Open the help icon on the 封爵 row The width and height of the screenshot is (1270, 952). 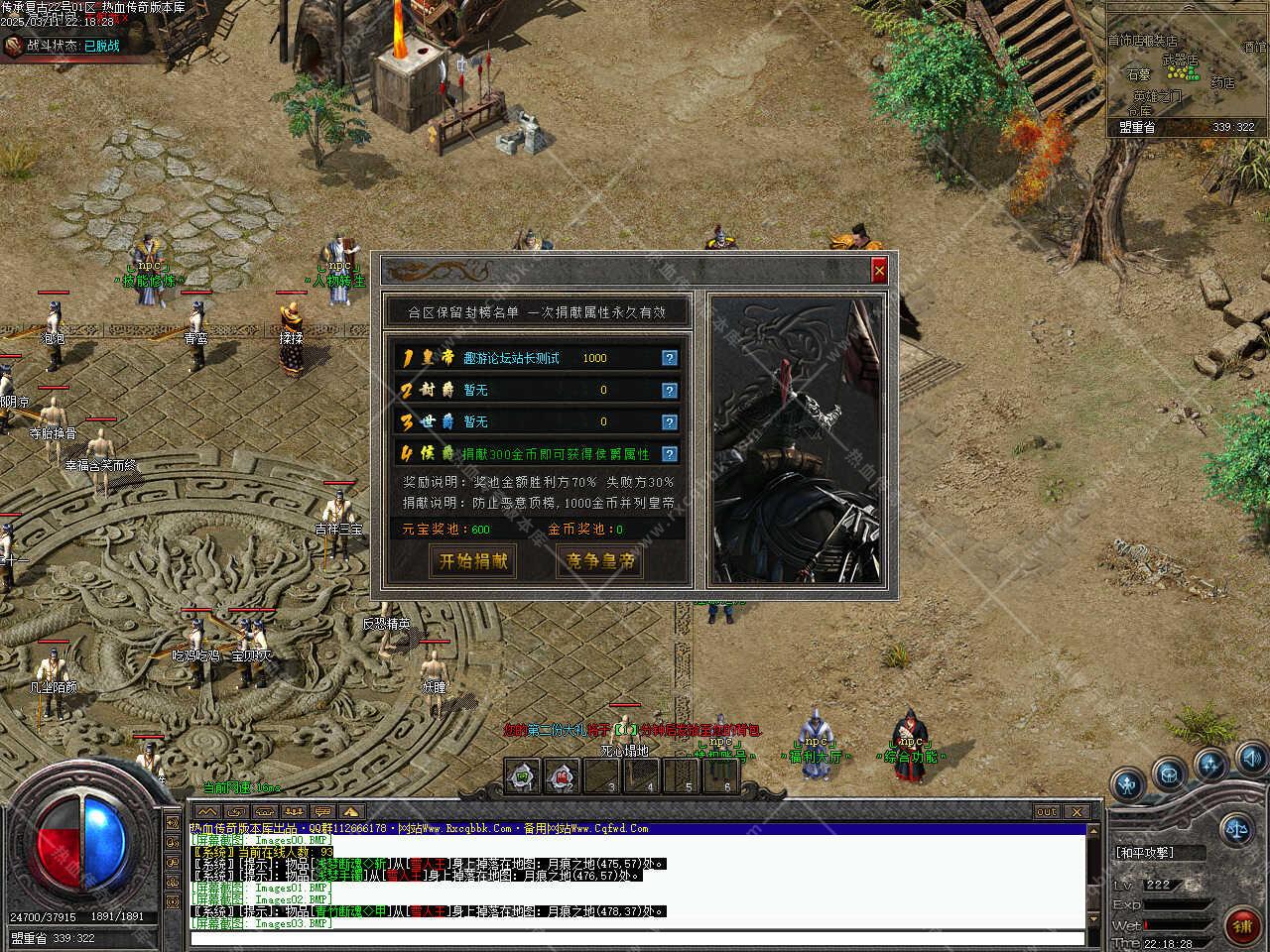pyautogui.click(x=670, y=390)
